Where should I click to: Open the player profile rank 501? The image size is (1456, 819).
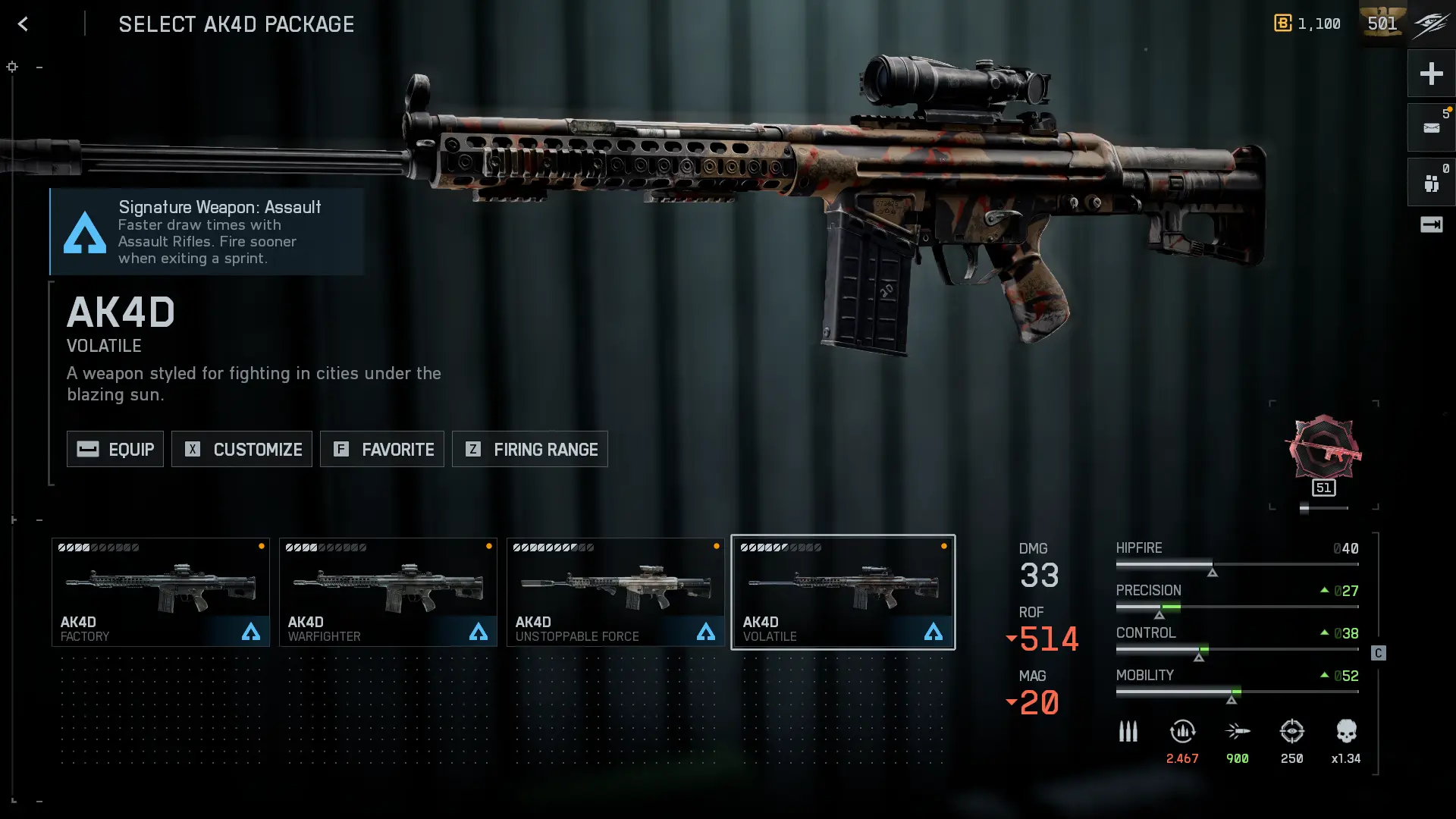(1382, 24)
